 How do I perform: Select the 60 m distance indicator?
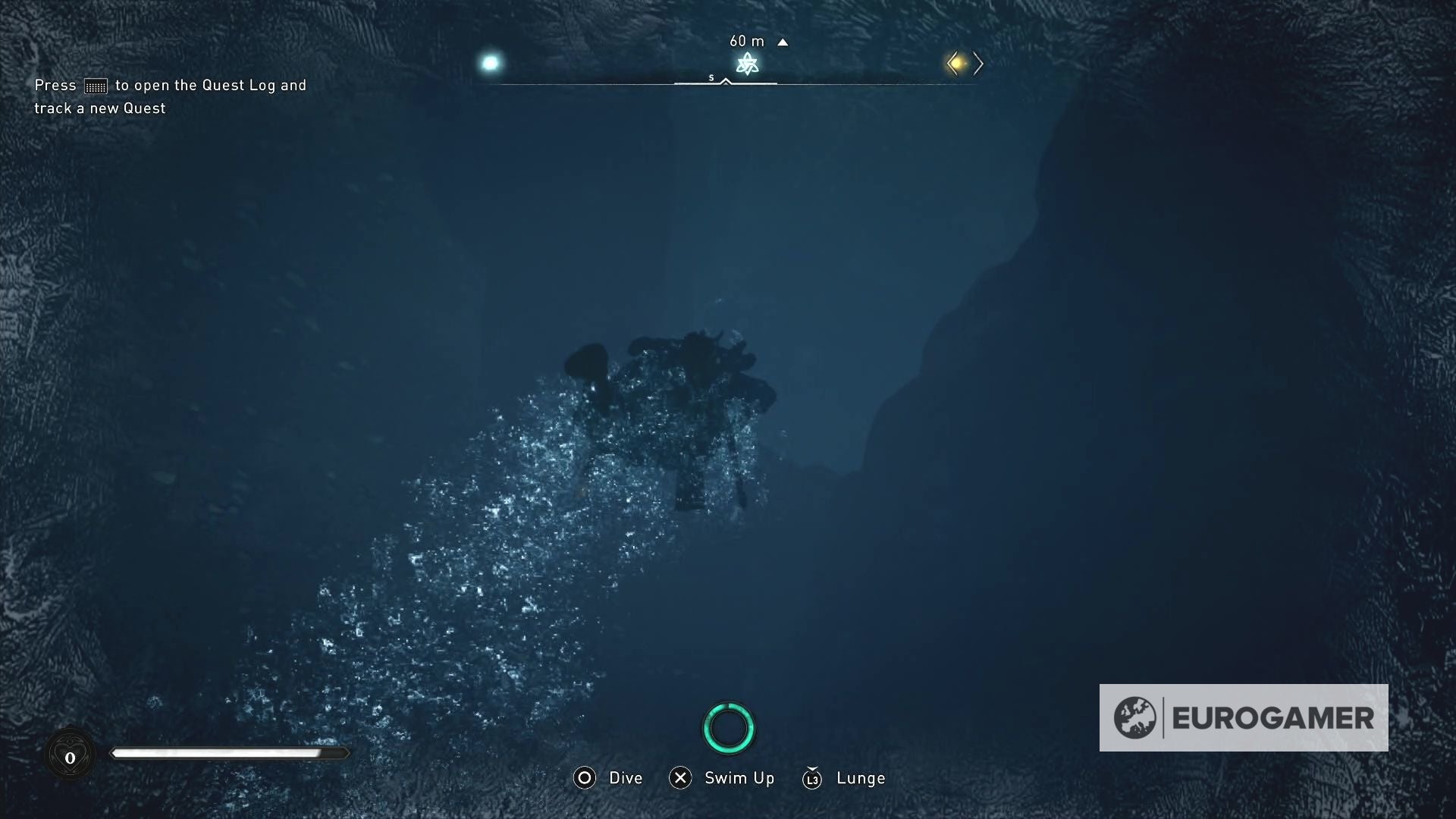(747, 41)
